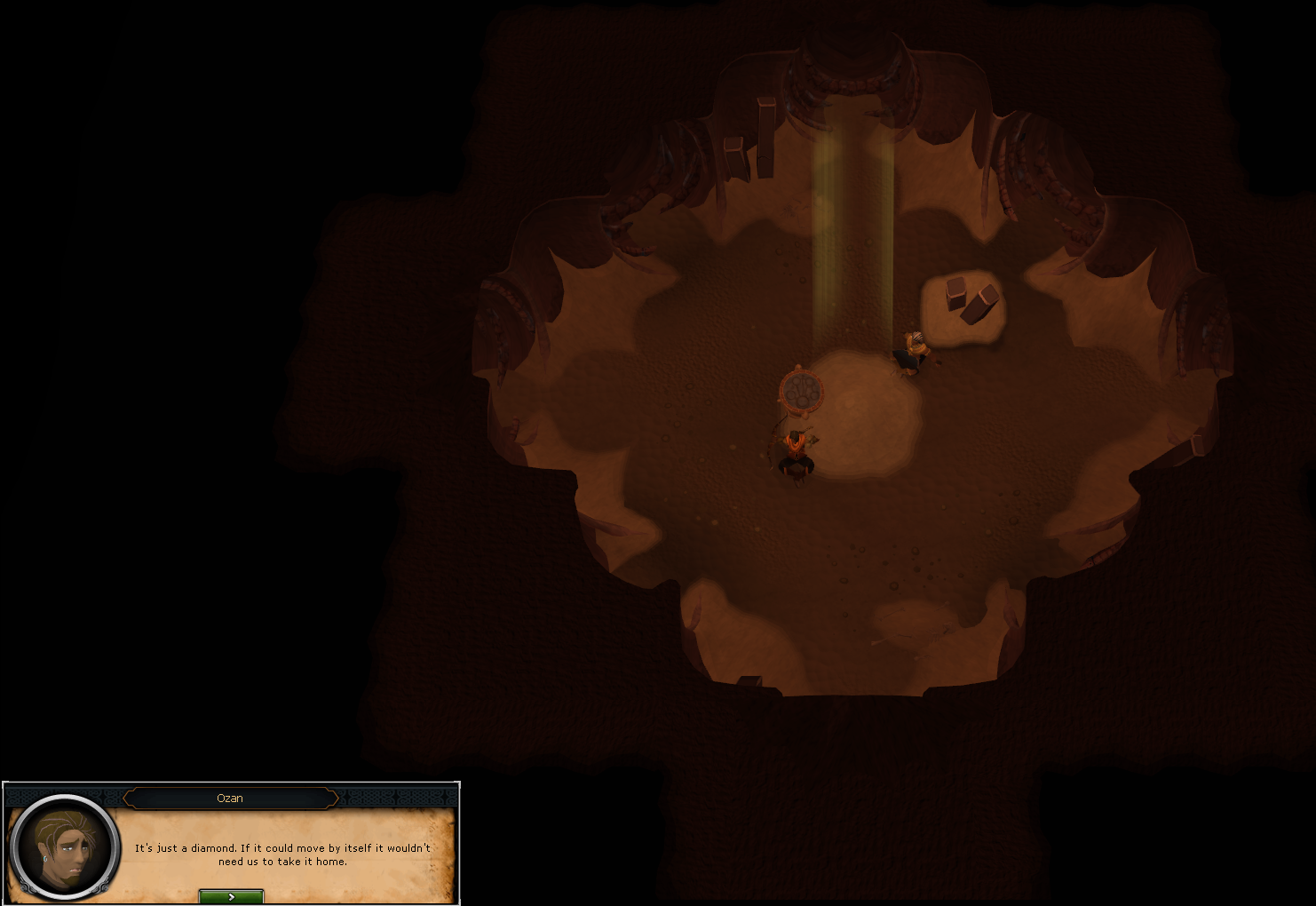Select Ozan's portrait in the dialogue box
Viewport: 1316px width, 906px height.
[x=64, y=850]
